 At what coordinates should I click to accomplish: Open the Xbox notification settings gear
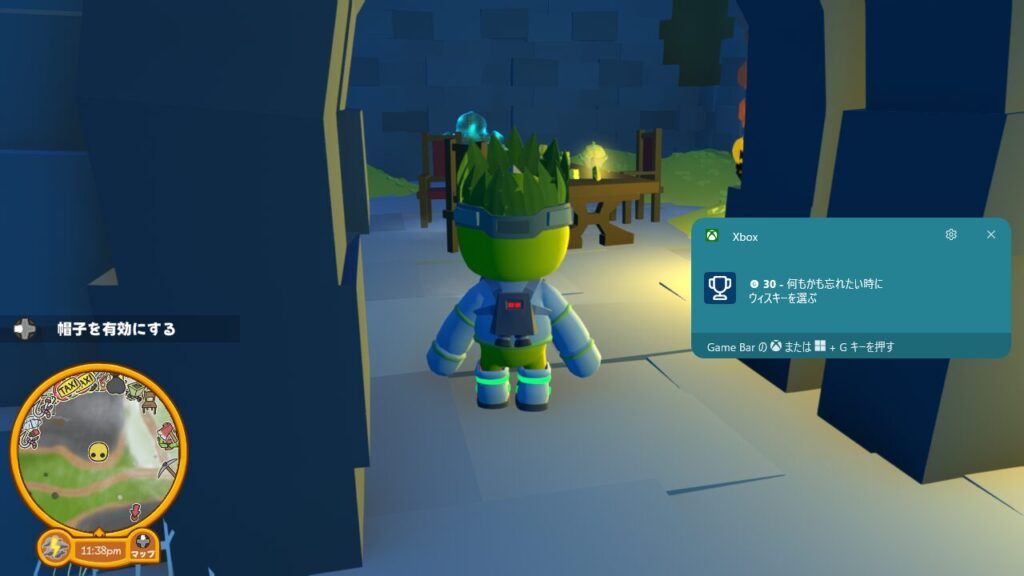coord(951,235)
